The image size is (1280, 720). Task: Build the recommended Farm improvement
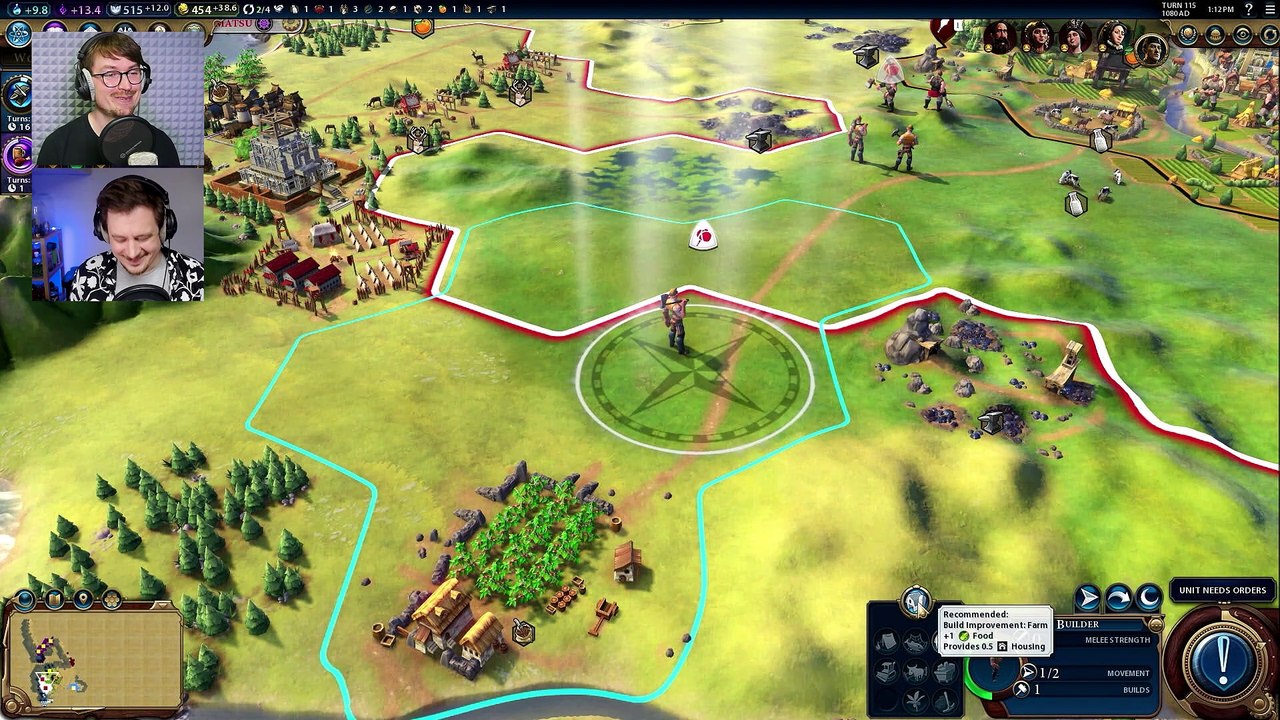915,602
